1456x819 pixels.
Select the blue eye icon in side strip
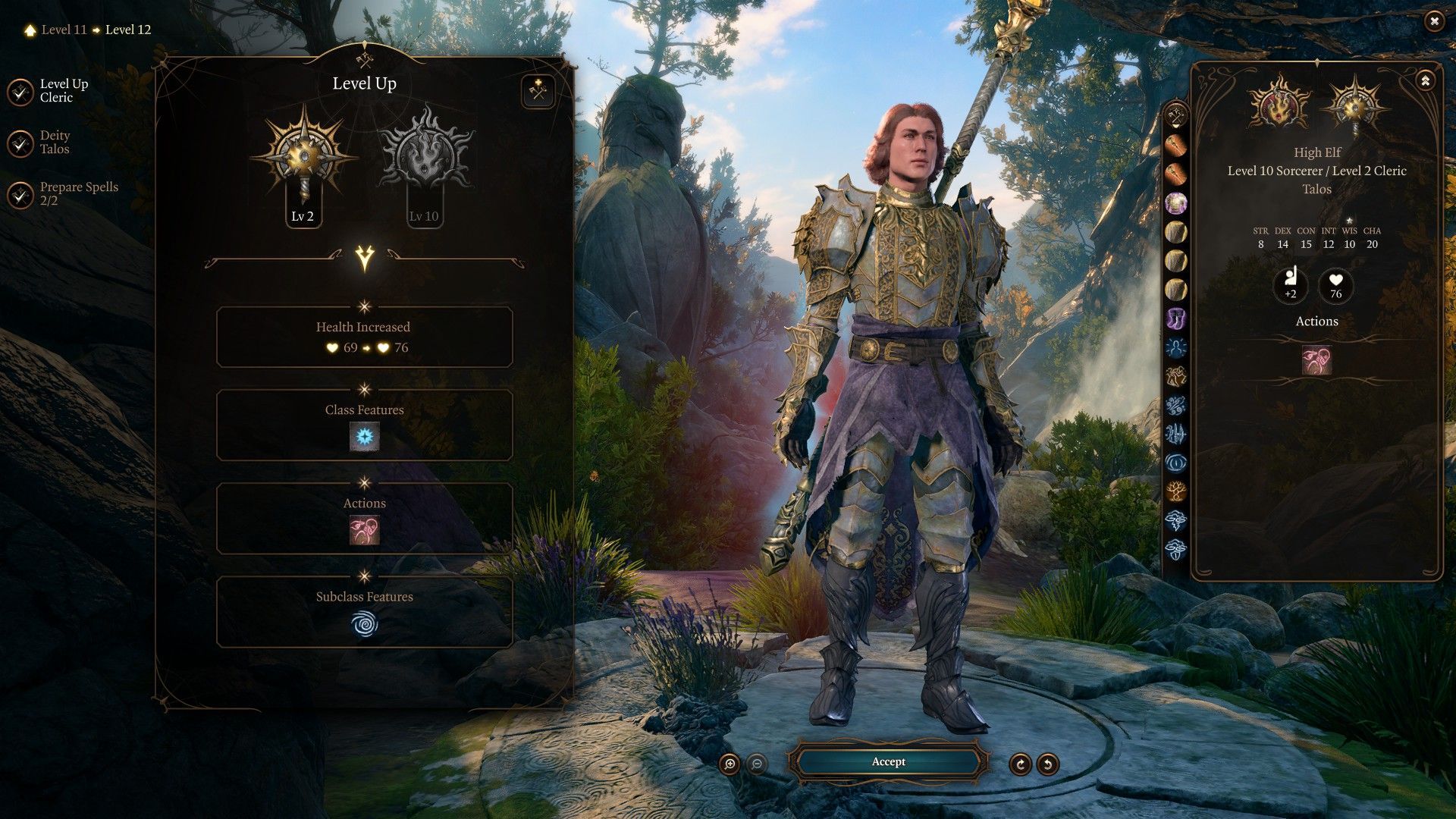[x=1176, y=463]
